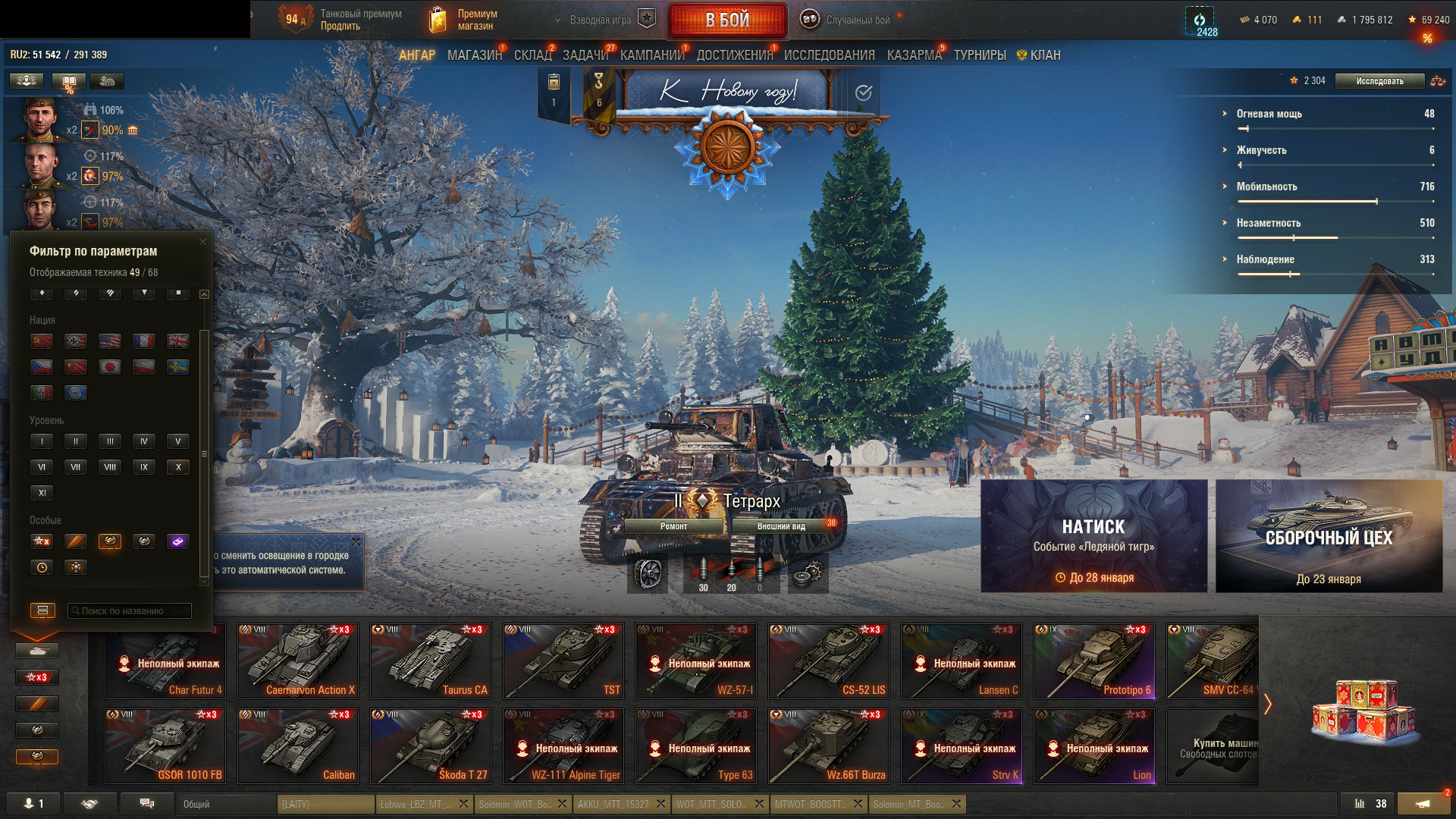
Task: Open the МАГАЗИН tab
Action: tap(474, 55)
